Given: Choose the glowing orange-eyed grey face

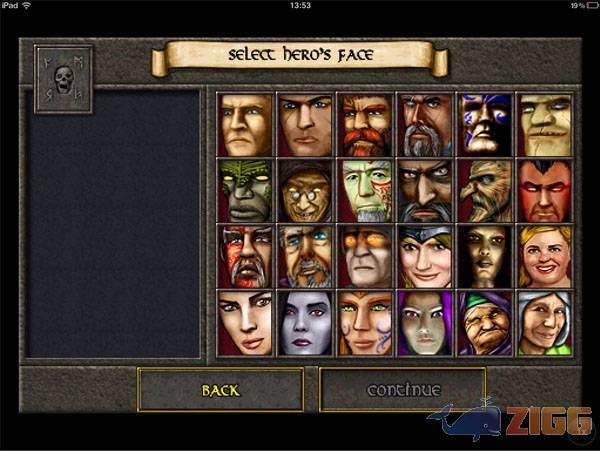Looking at the screenshot, I should pos(365,256).
